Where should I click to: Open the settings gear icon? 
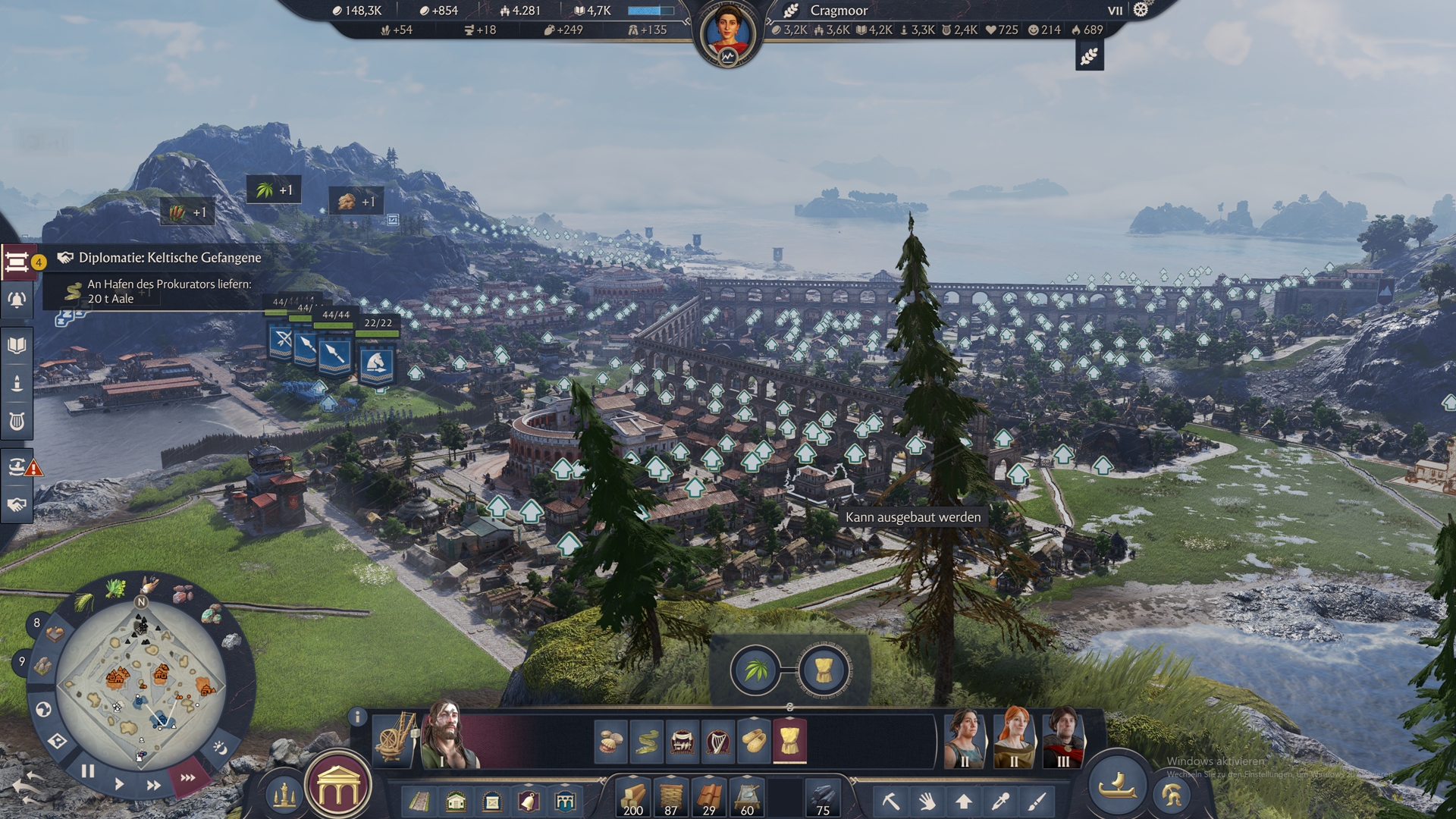coord(1141,10)
